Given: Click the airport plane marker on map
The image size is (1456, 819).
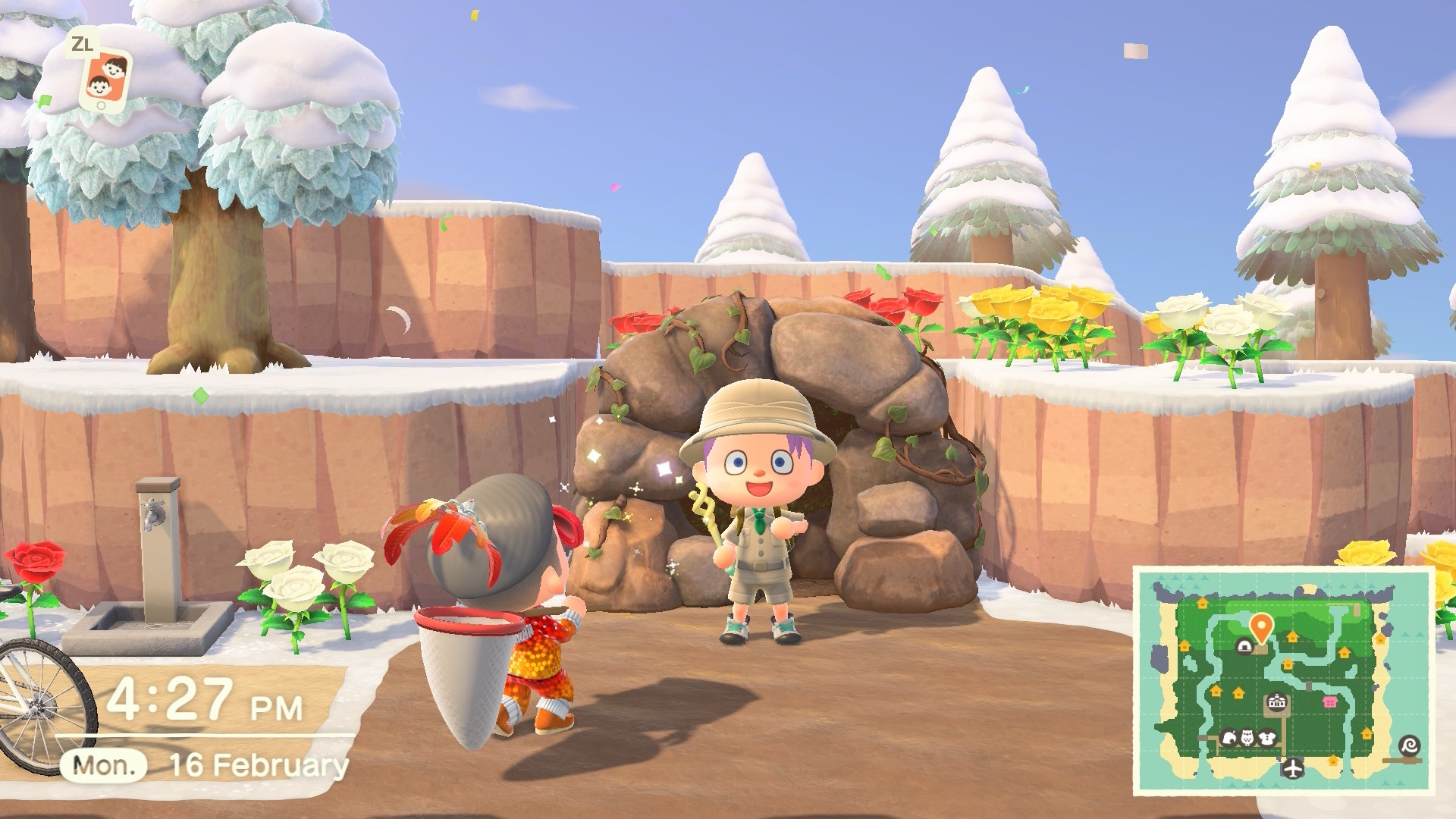Looking at the screenshot, I should [x=1292, y=767].
